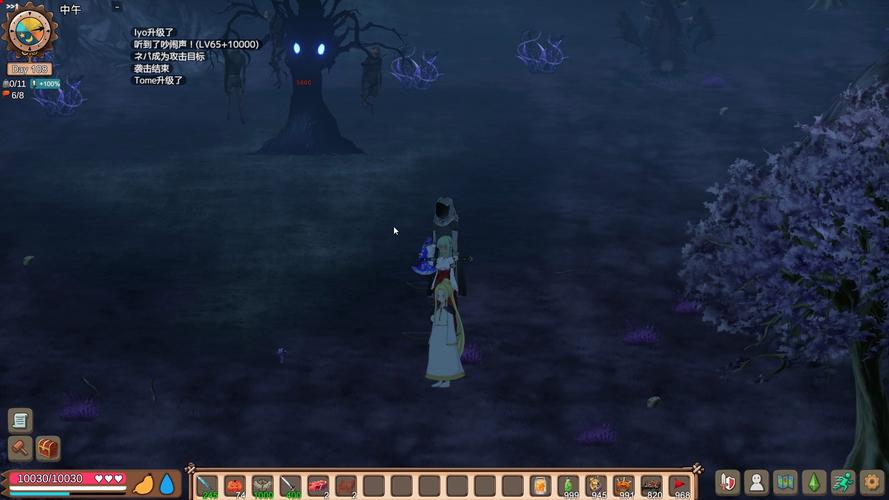Select the green potion slot with 999
Viewport: 889px width, 500px height.
point(568,486)
